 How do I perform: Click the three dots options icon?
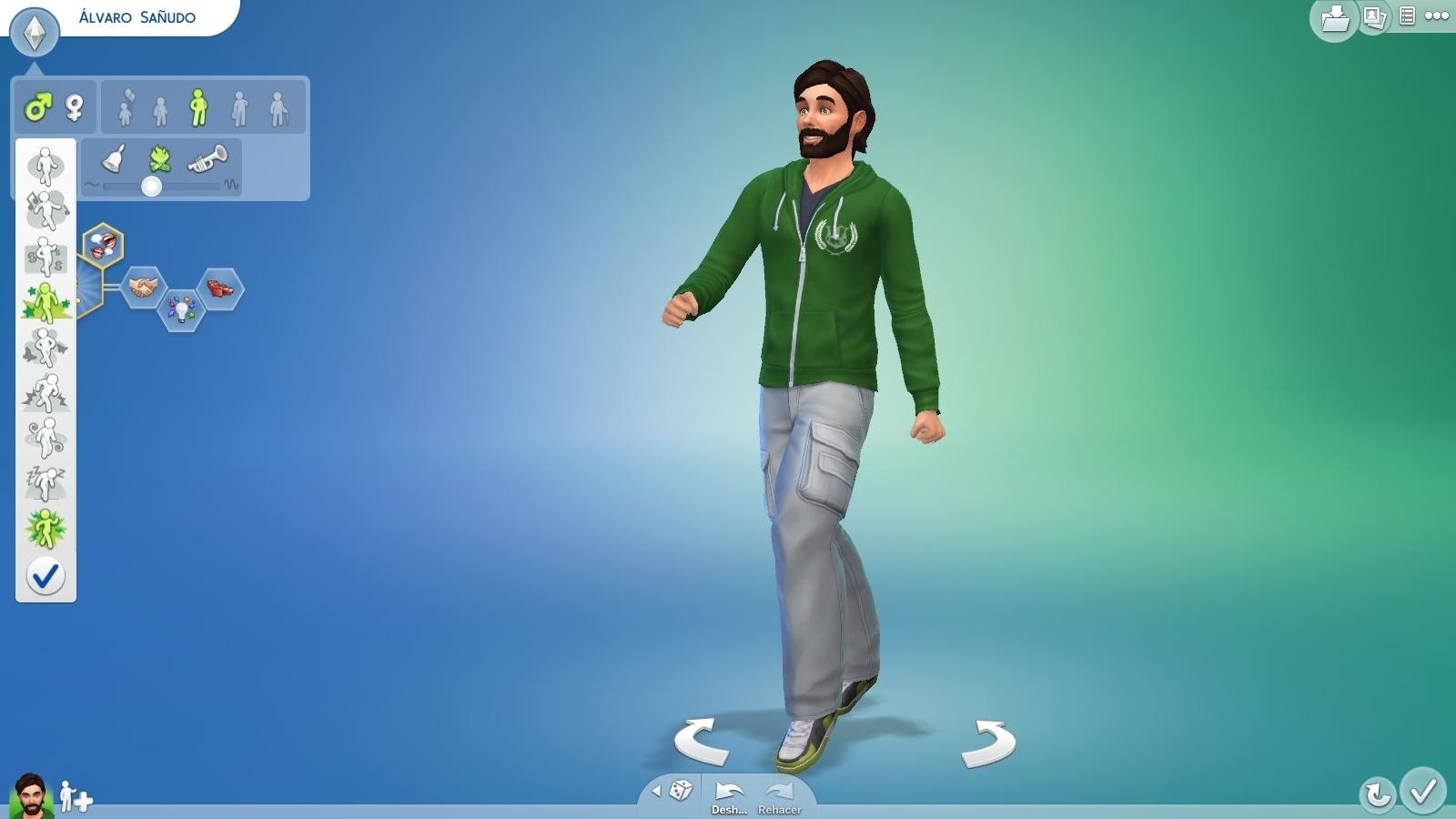1439,17
